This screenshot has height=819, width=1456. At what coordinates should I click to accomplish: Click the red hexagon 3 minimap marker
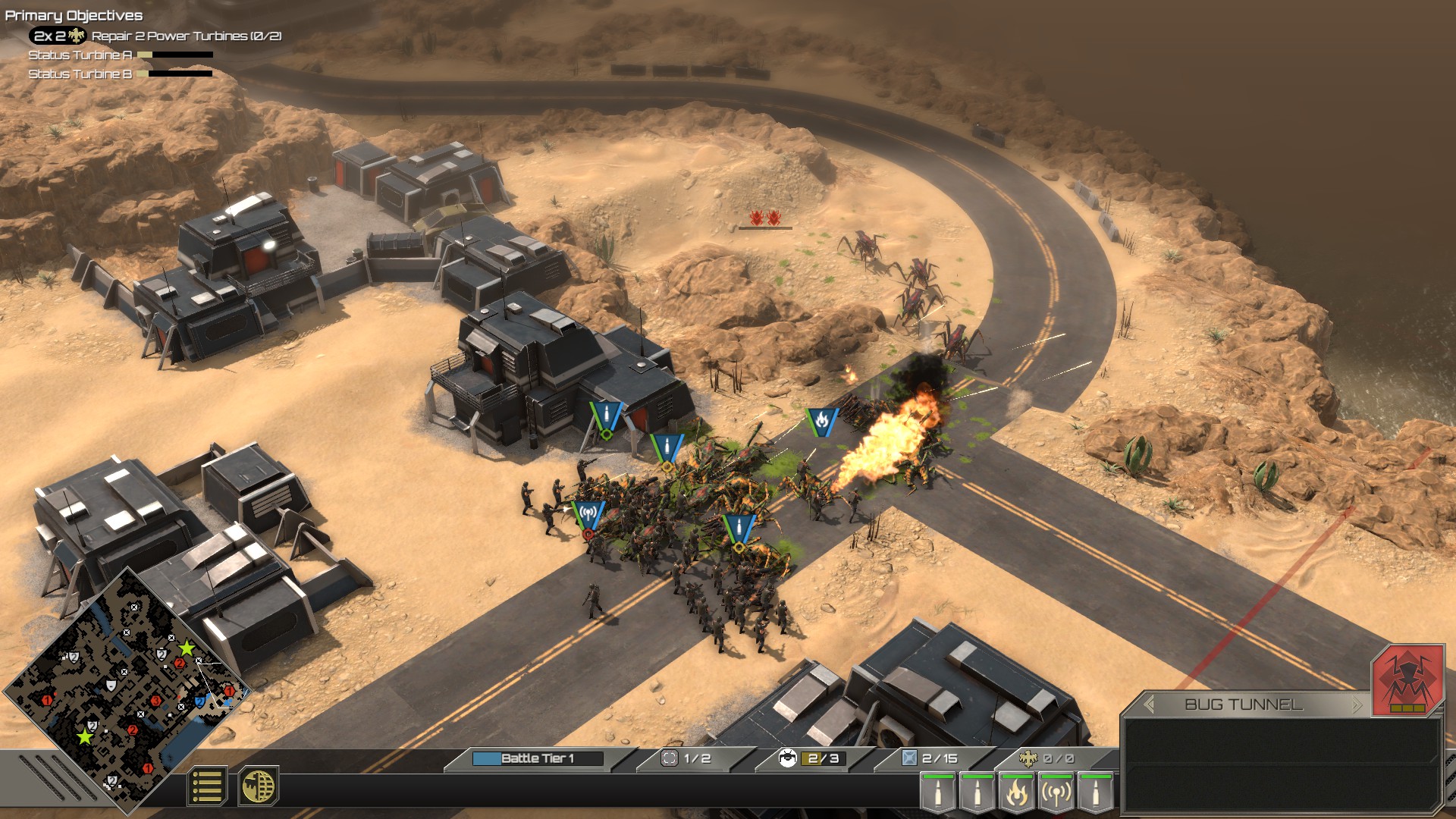point(155,701)
